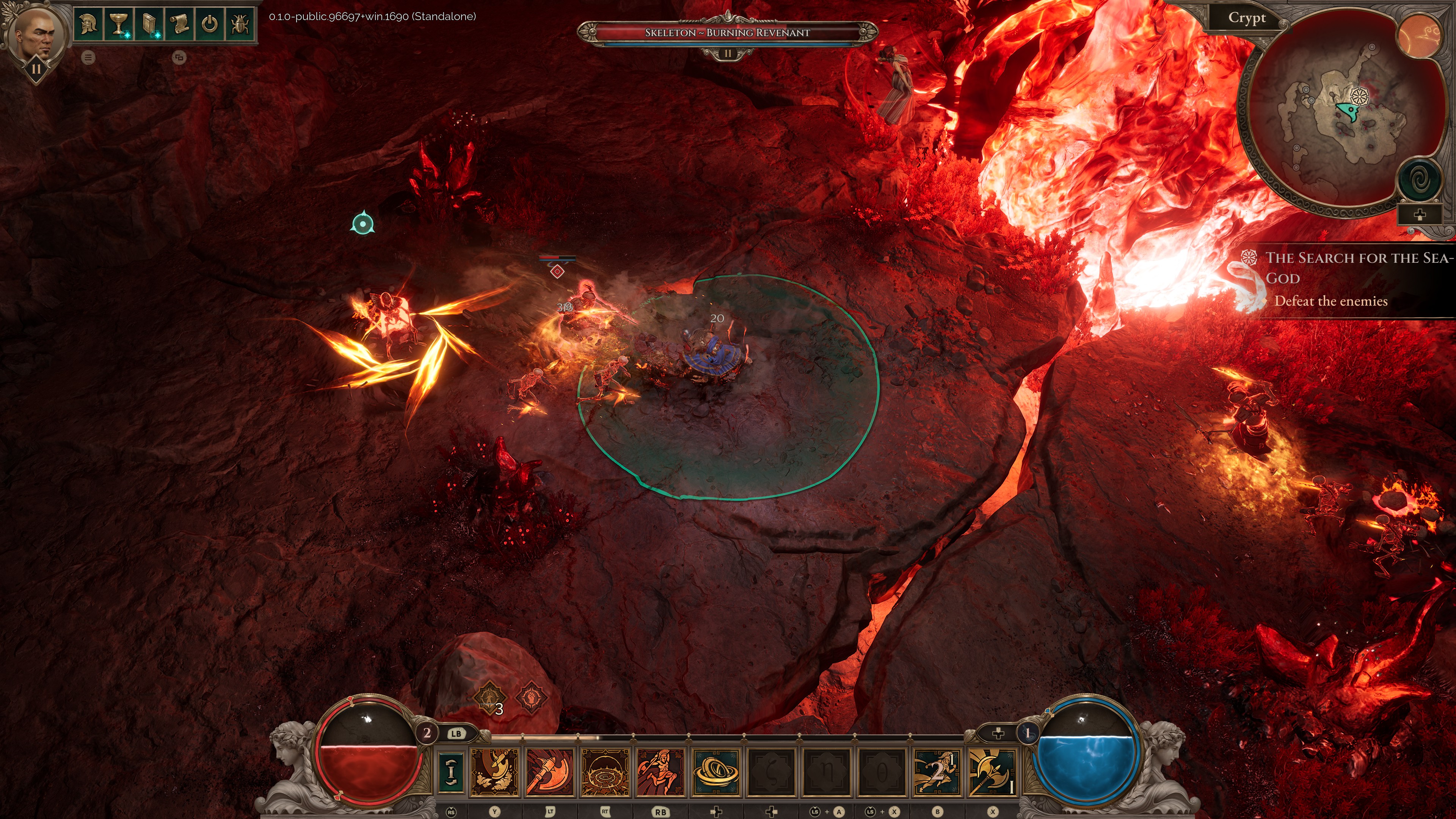This screenshot has width=1456, height=819.
Task: Open the helmet character menu
Action: coord(89,24)
